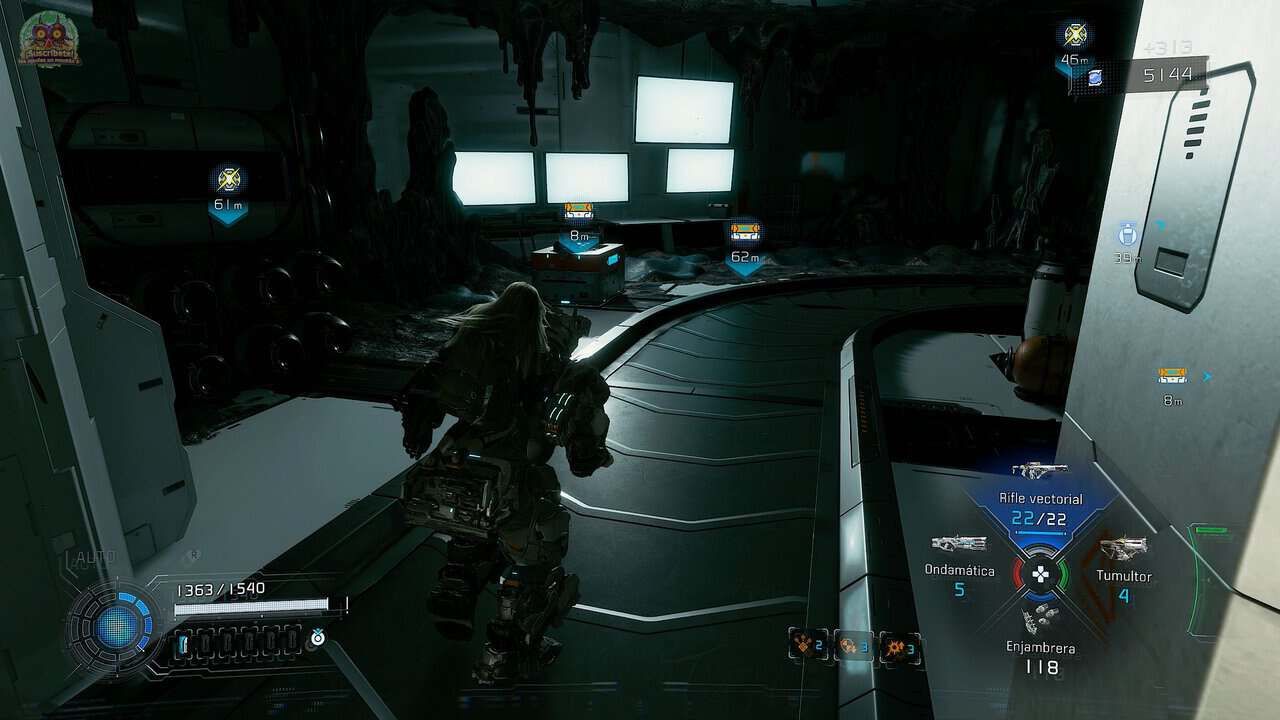Click the blue circular core gauge

click(112, 626)
